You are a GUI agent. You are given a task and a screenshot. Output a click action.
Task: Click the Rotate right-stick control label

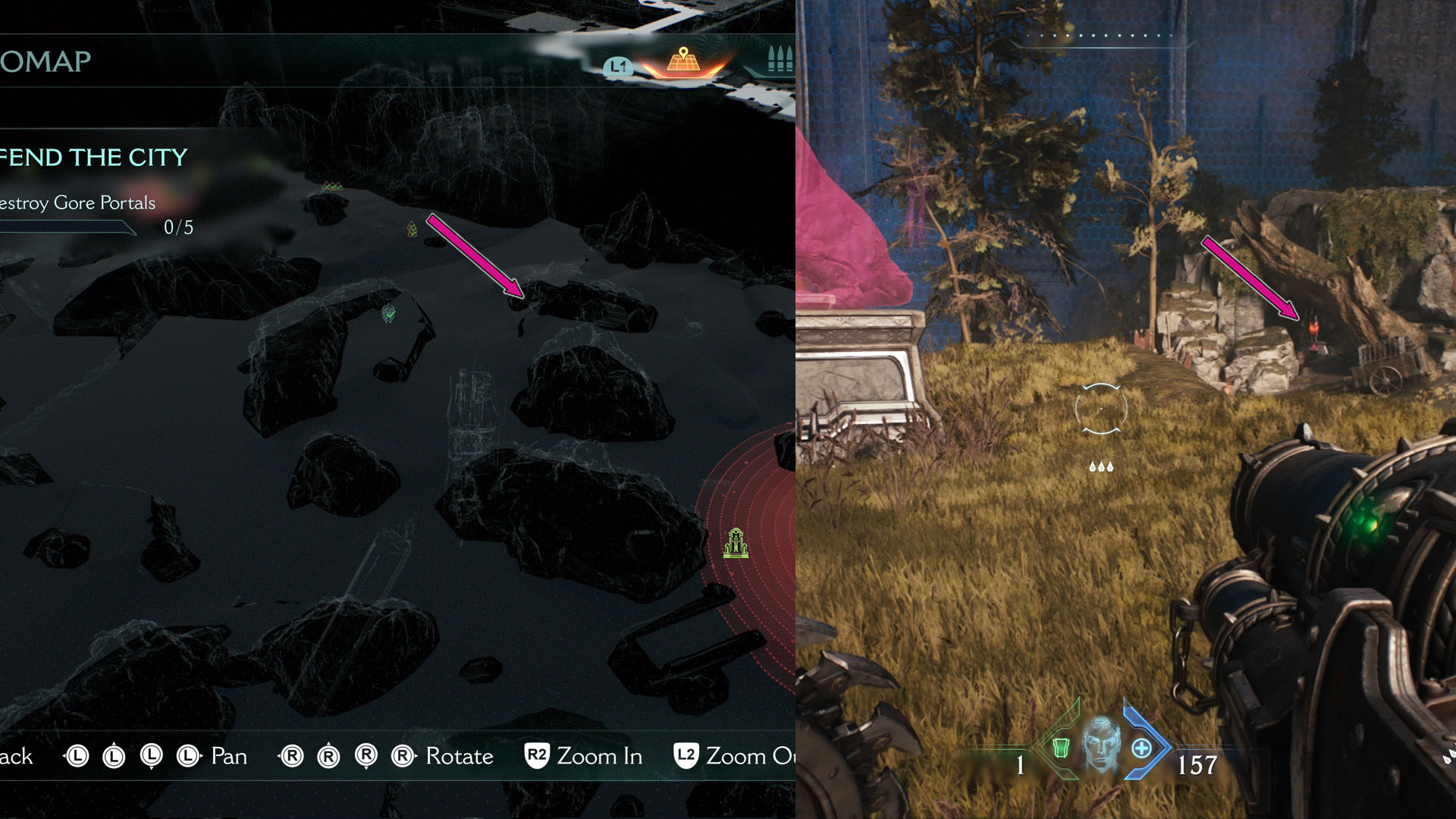pos(460,756)
